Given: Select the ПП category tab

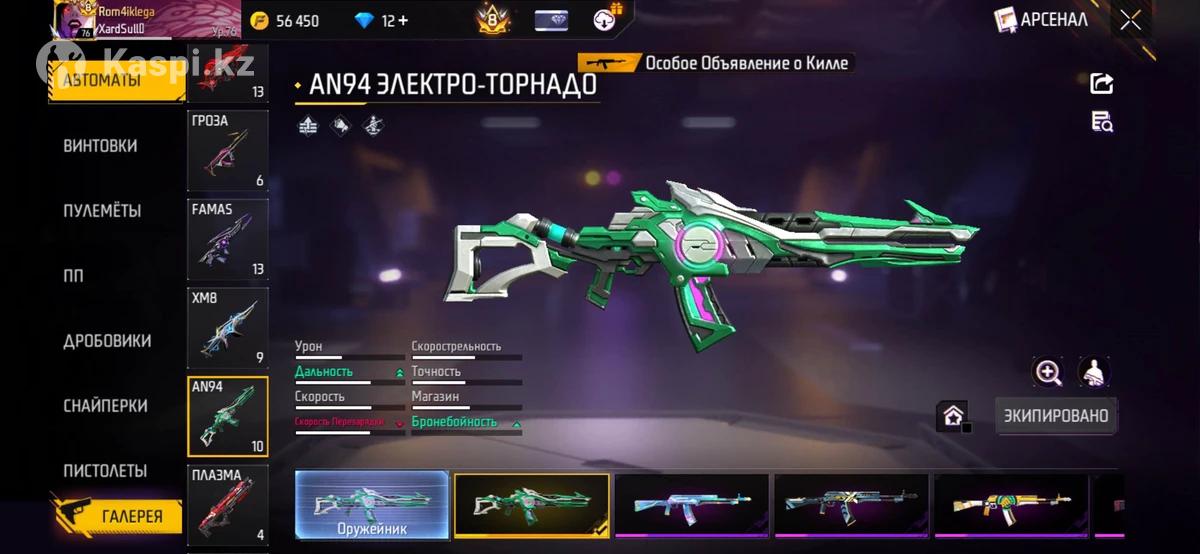Looking at the screenshot, I should point(74,276).
